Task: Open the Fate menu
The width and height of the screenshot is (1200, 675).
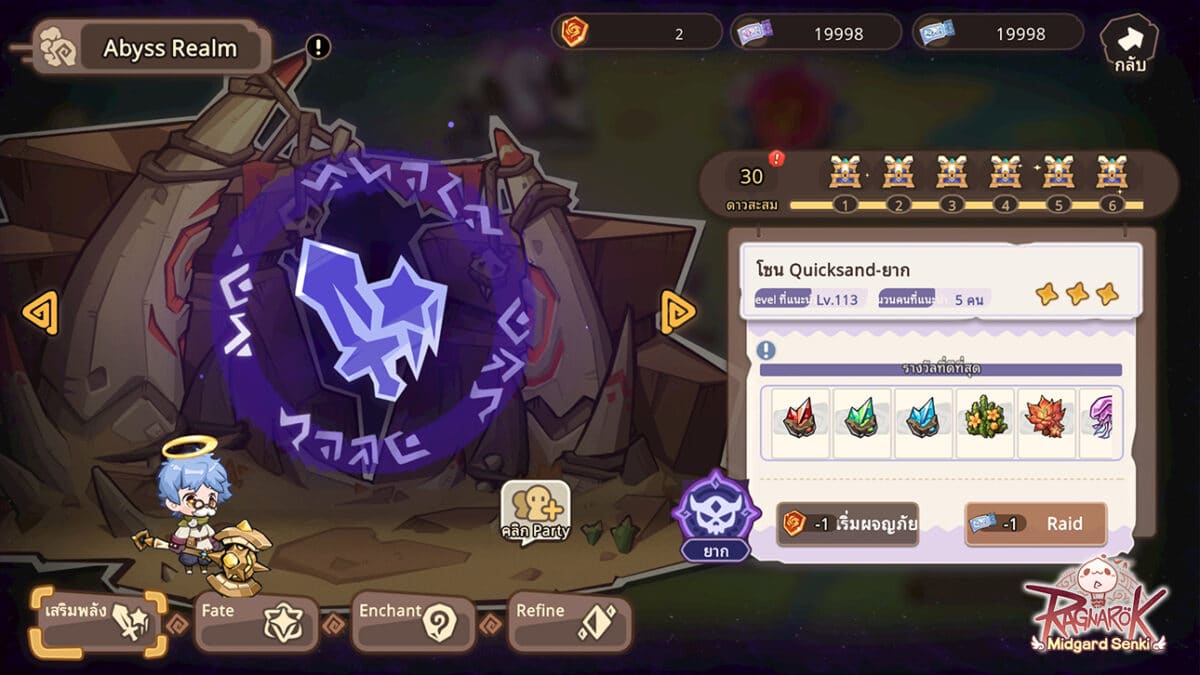Action: point(256,623)
